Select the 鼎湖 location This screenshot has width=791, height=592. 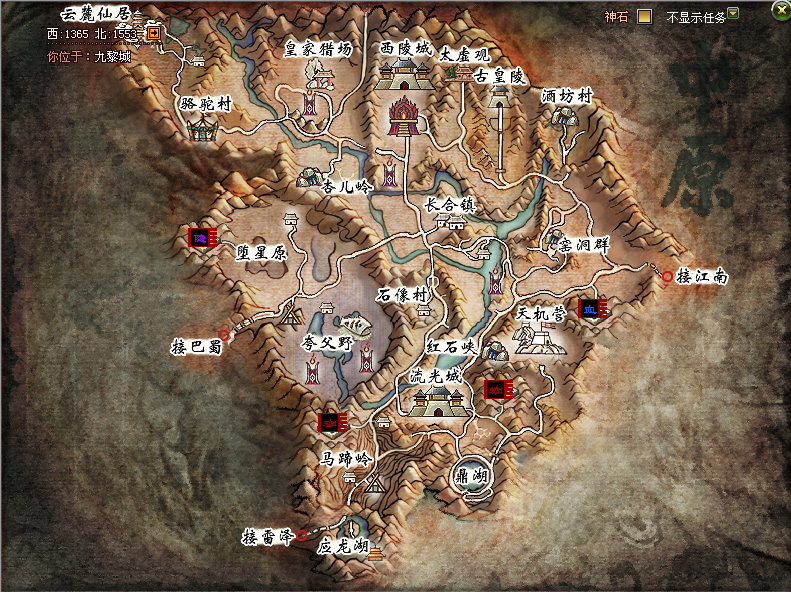[x=470, y=476]
